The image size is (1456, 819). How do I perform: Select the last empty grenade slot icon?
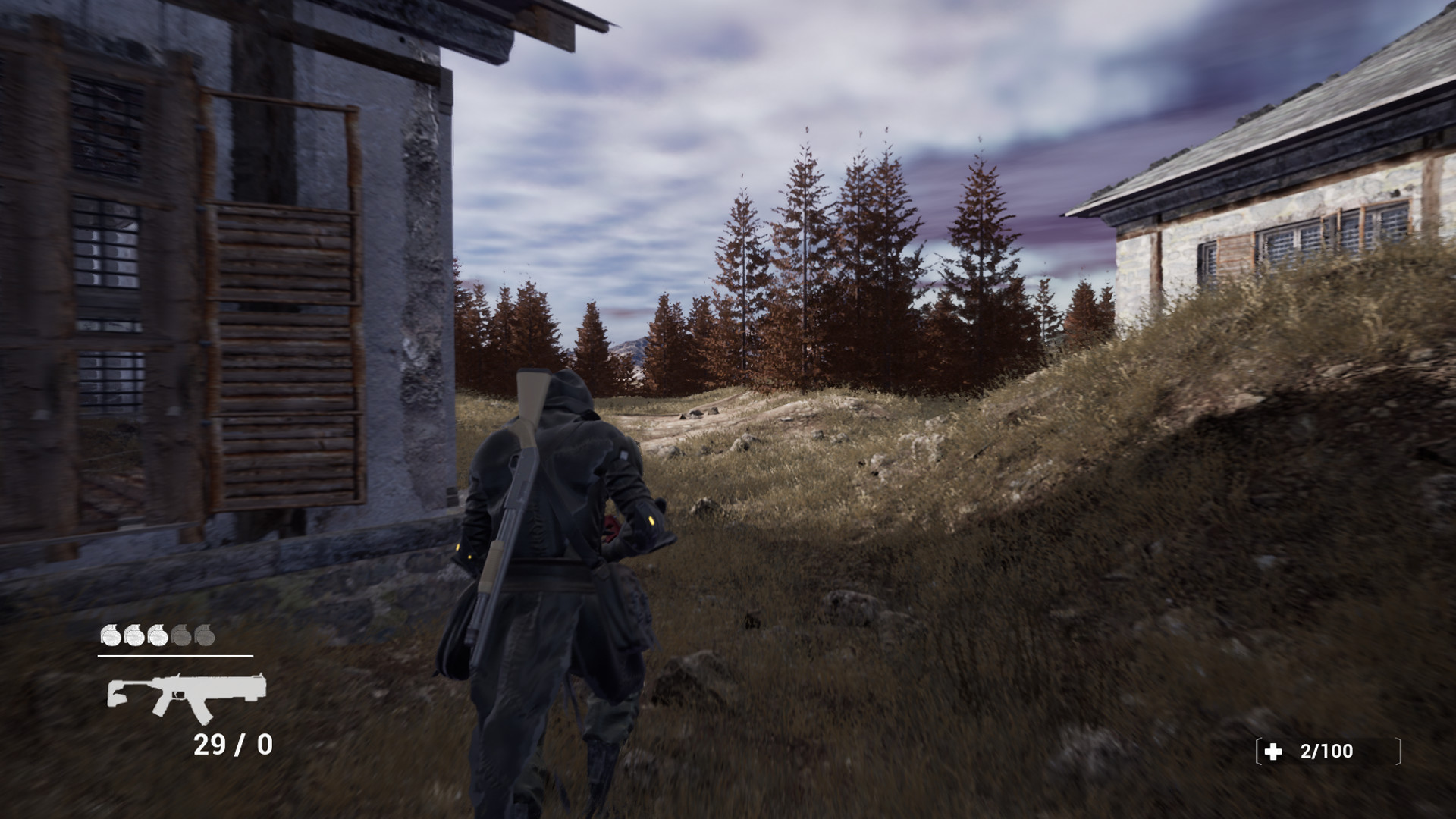[x=205, y=635]
